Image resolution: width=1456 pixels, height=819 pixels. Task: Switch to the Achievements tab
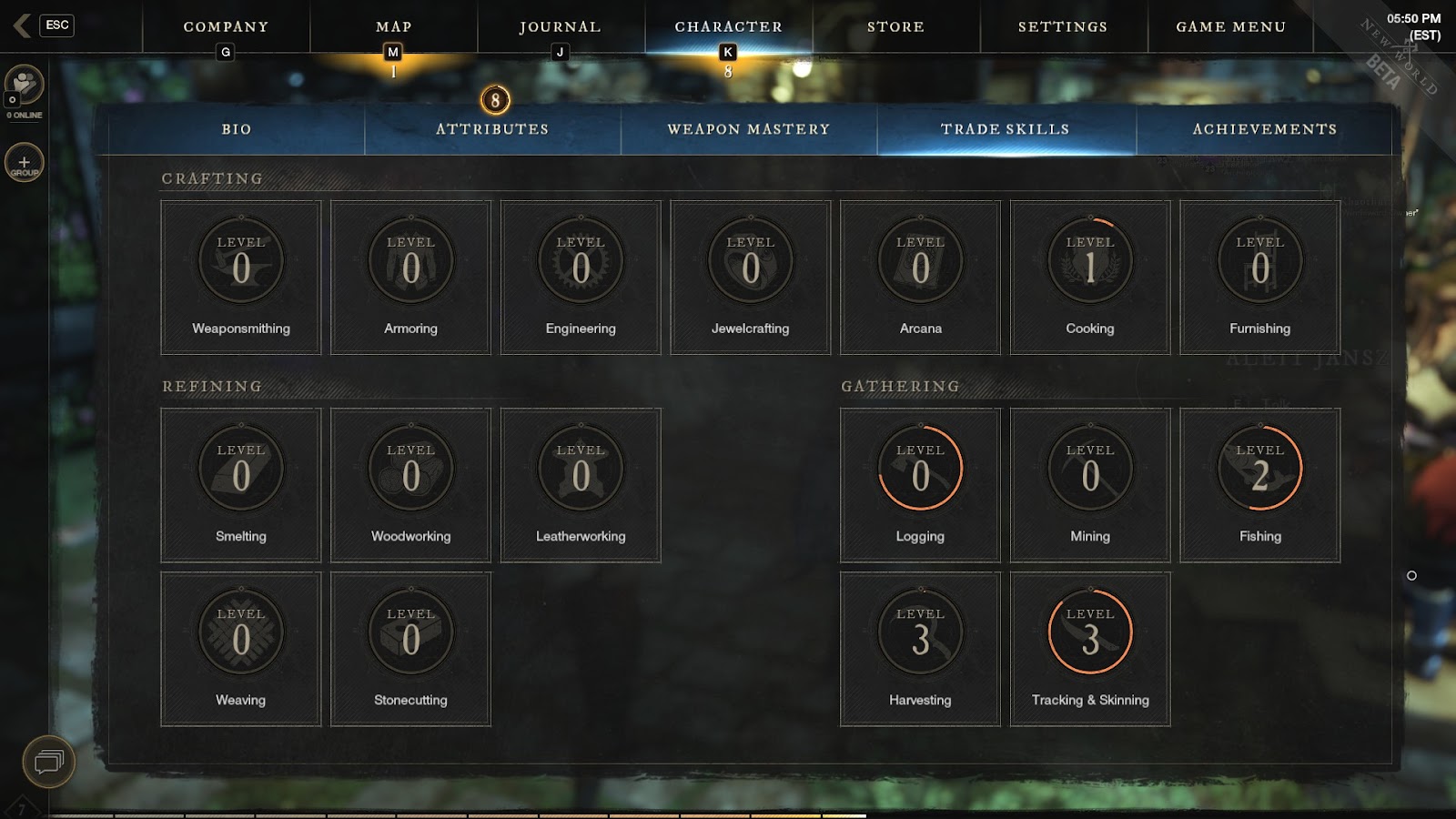(x=1265, y=129)
